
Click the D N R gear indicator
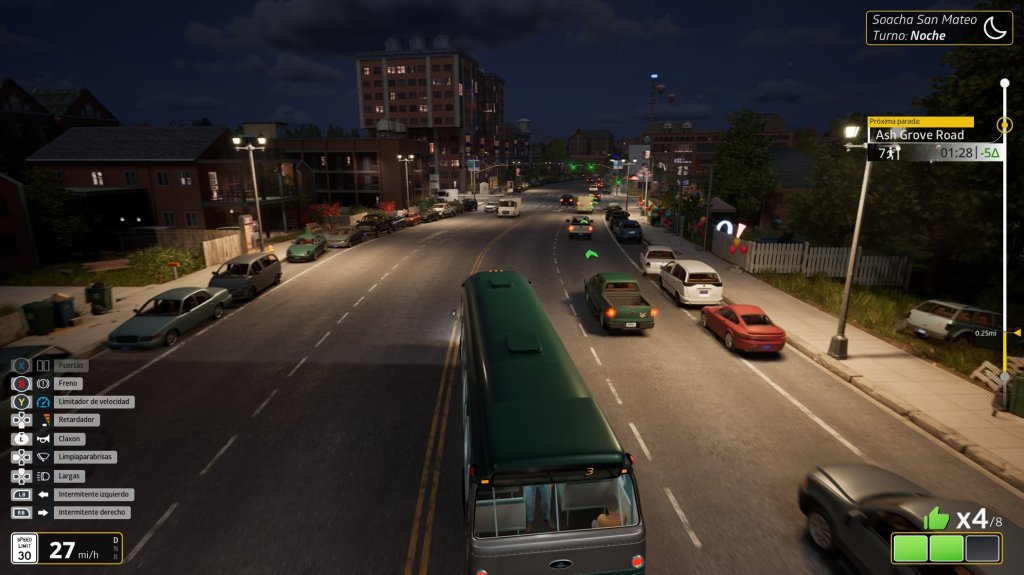tap(116, 548)
